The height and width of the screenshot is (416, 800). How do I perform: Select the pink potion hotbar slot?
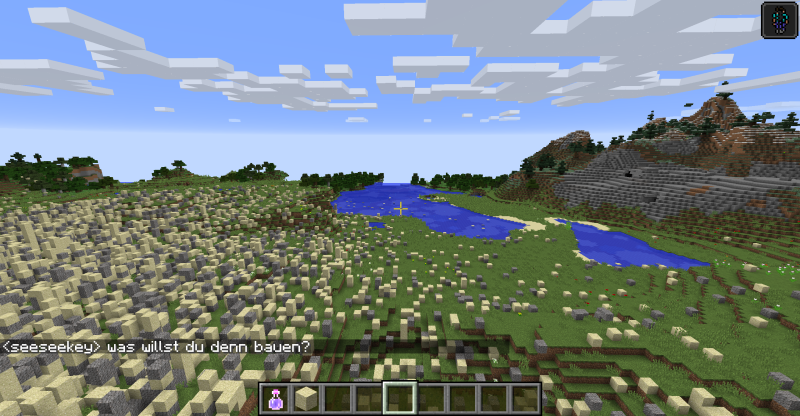[275, 399]
